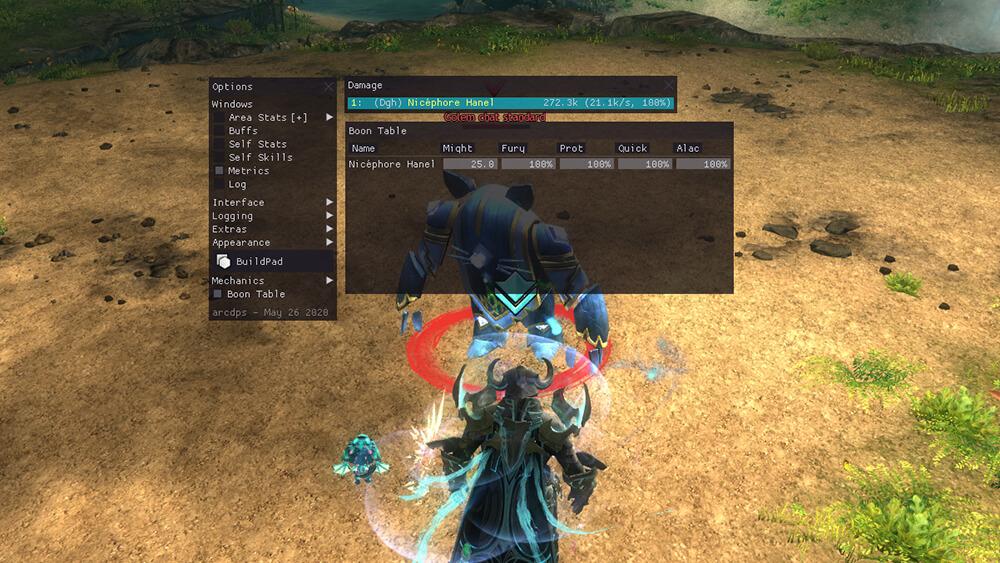Sort boon table by Quick column
This screenshot has width=1000, height=563.
click(x=633, y=149)
